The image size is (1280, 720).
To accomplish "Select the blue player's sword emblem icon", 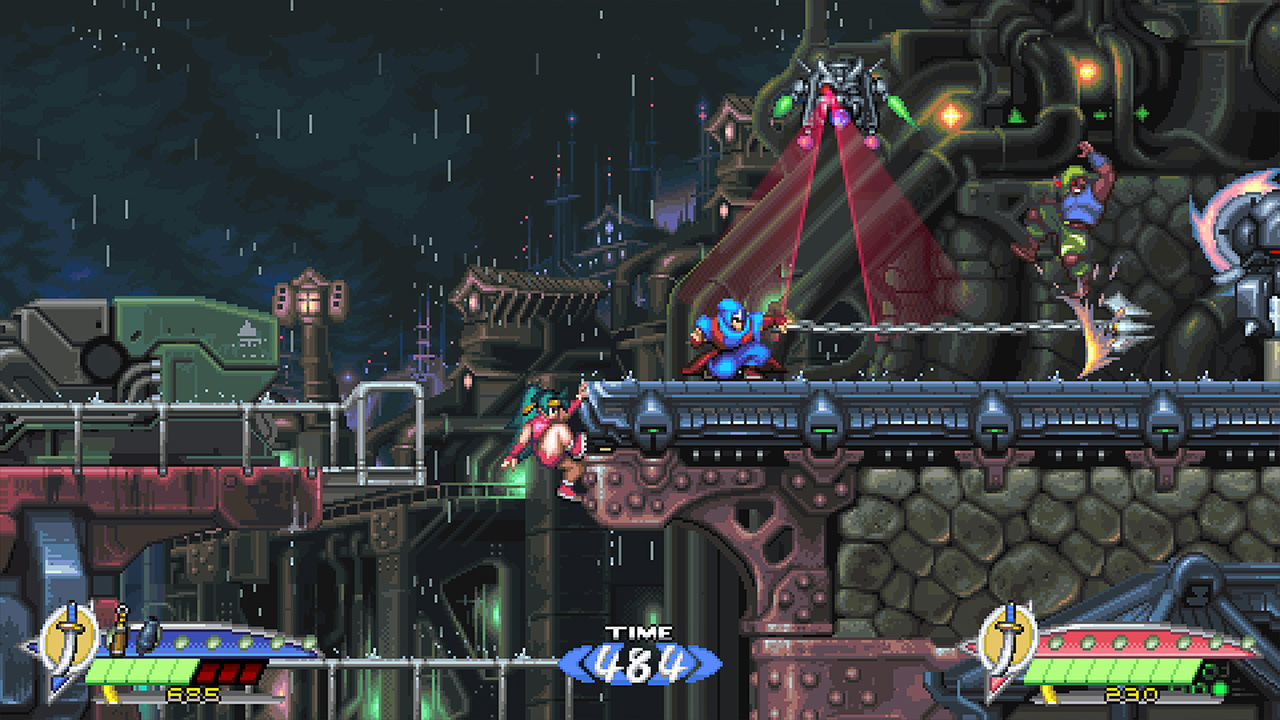I will (x=68, y=638).
